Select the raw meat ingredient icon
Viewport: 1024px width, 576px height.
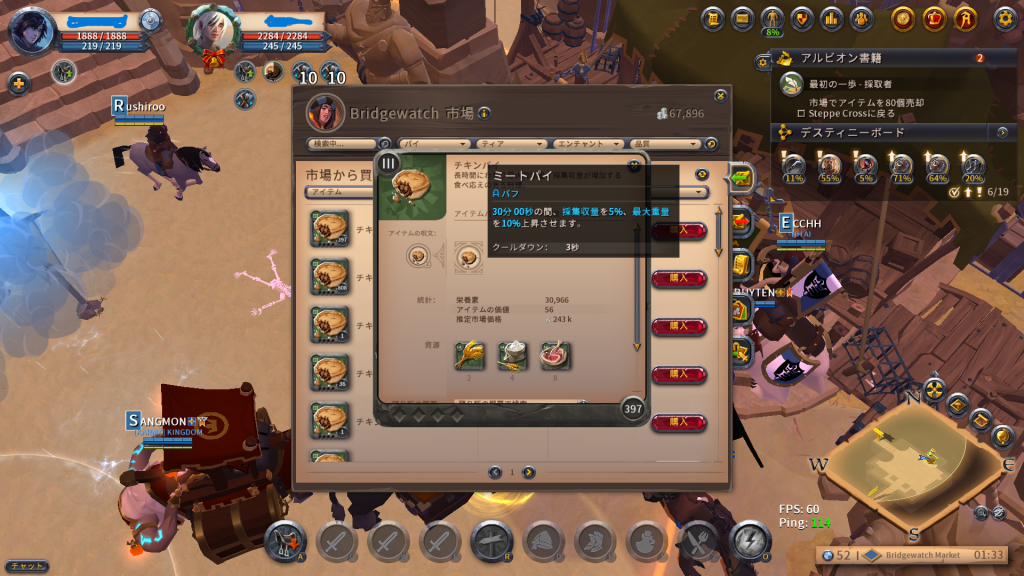(555, 355)
